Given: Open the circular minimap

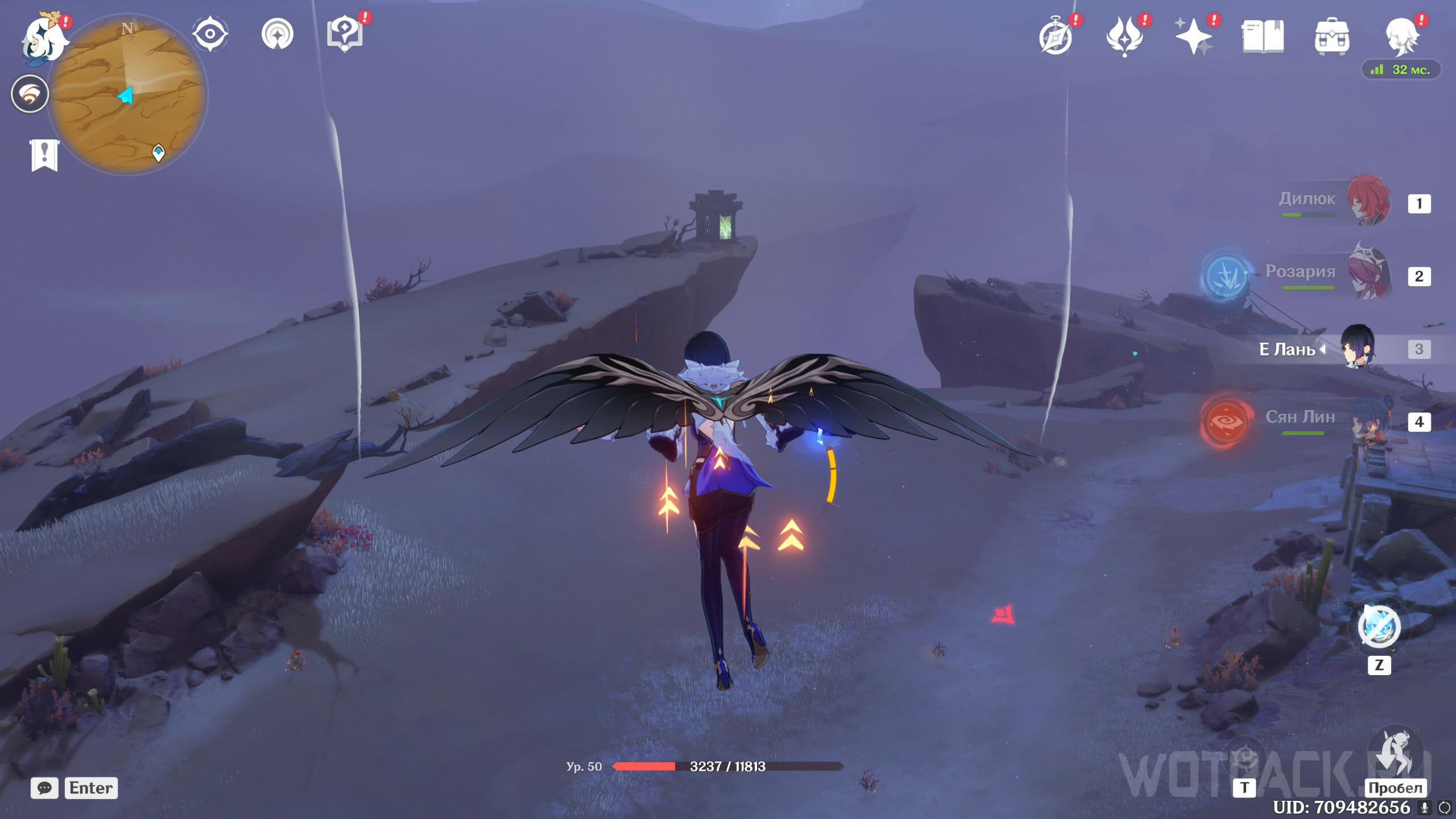Looking at the screenshot, I should point(127,94).
